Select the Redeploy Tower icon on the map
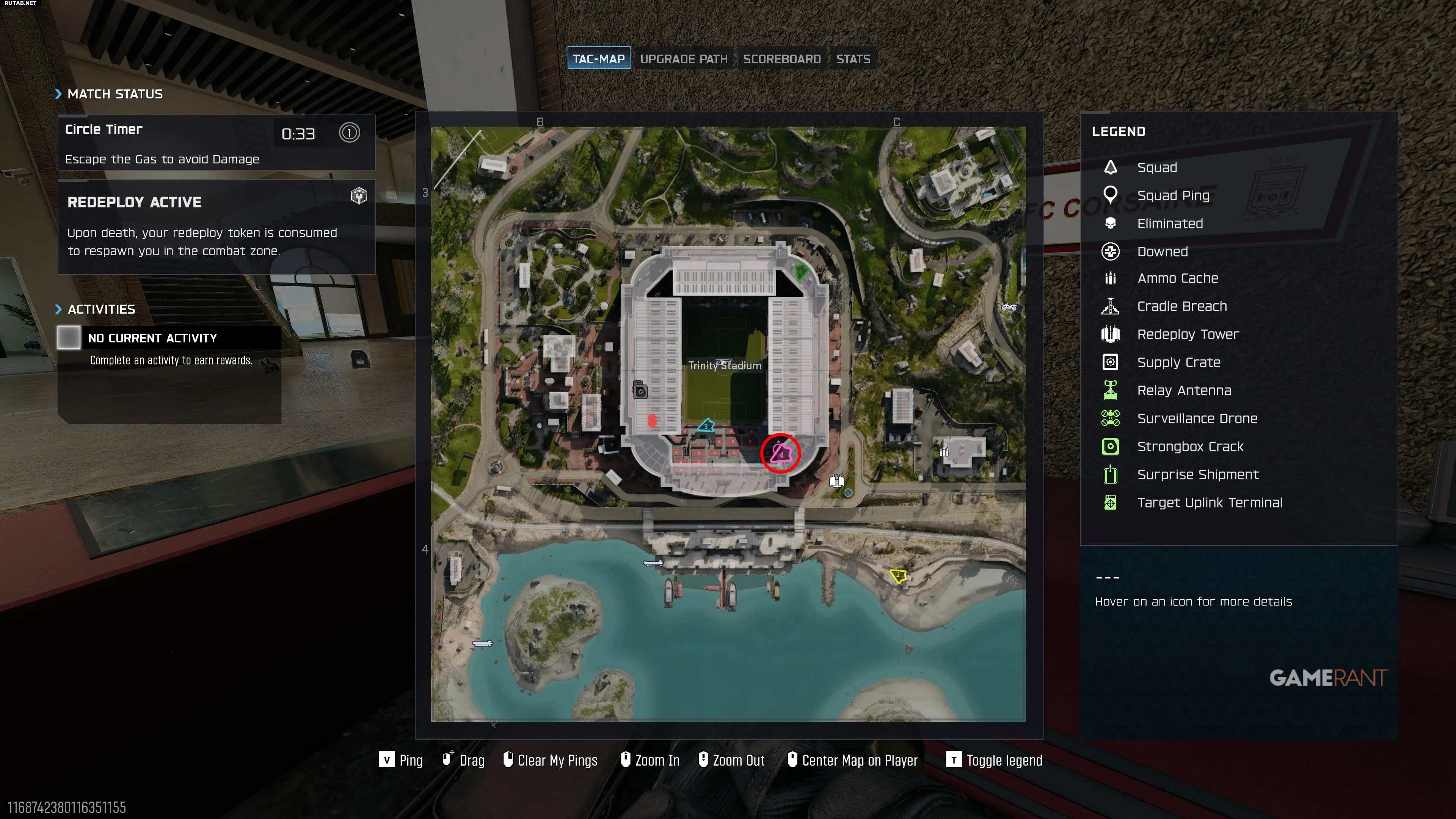 click(836, 482)
